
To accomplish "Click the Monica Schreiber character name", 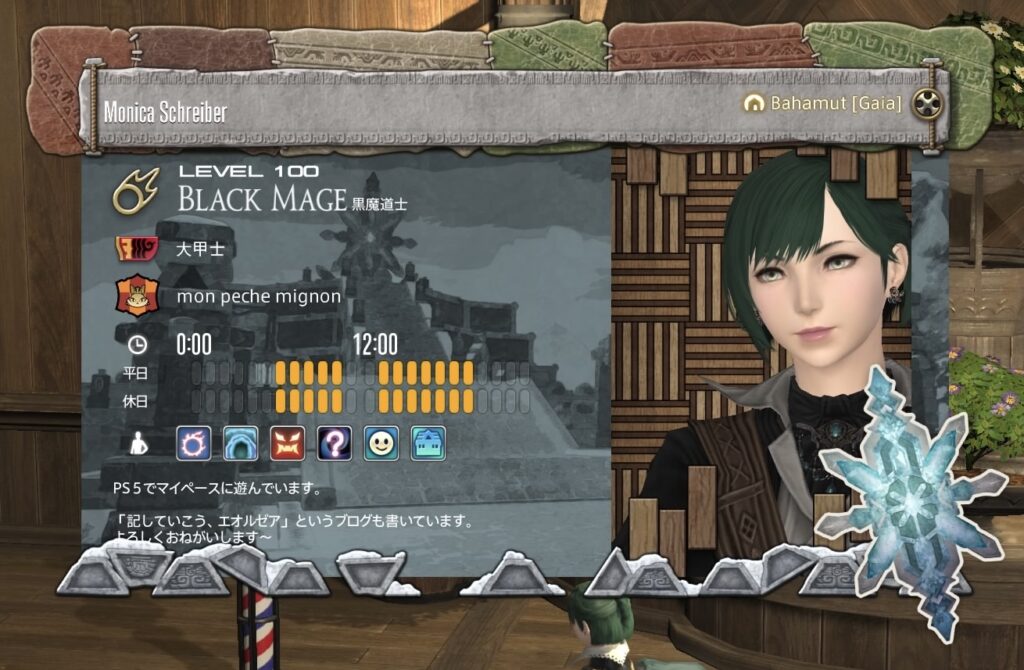I will 165,112.
